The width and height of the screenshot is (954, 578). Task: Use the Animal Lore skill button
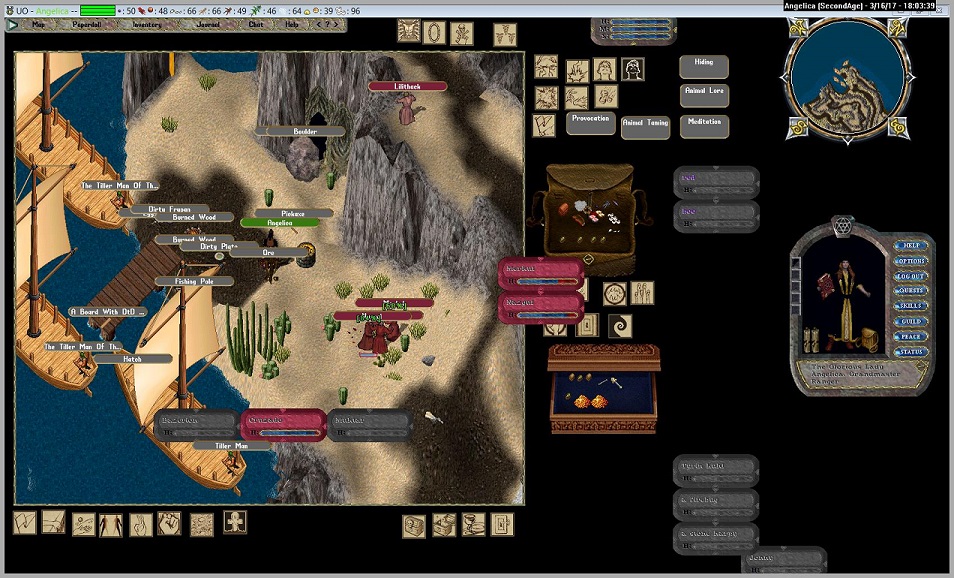click(704, 95)
